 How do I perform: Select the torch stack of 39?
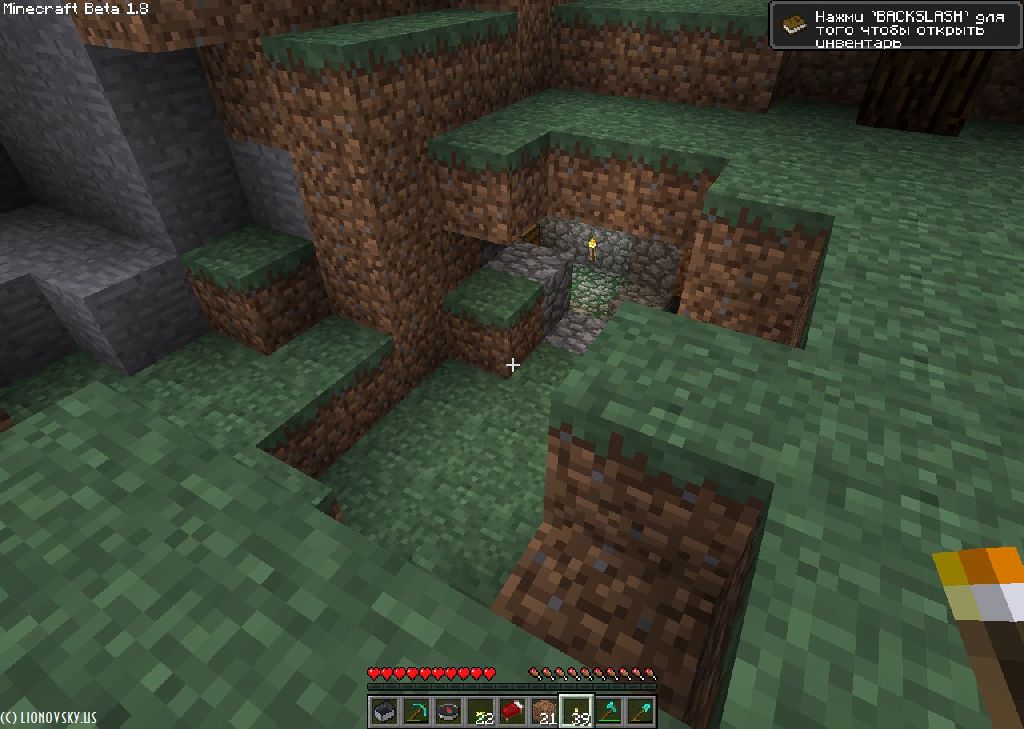click(576, 712)
